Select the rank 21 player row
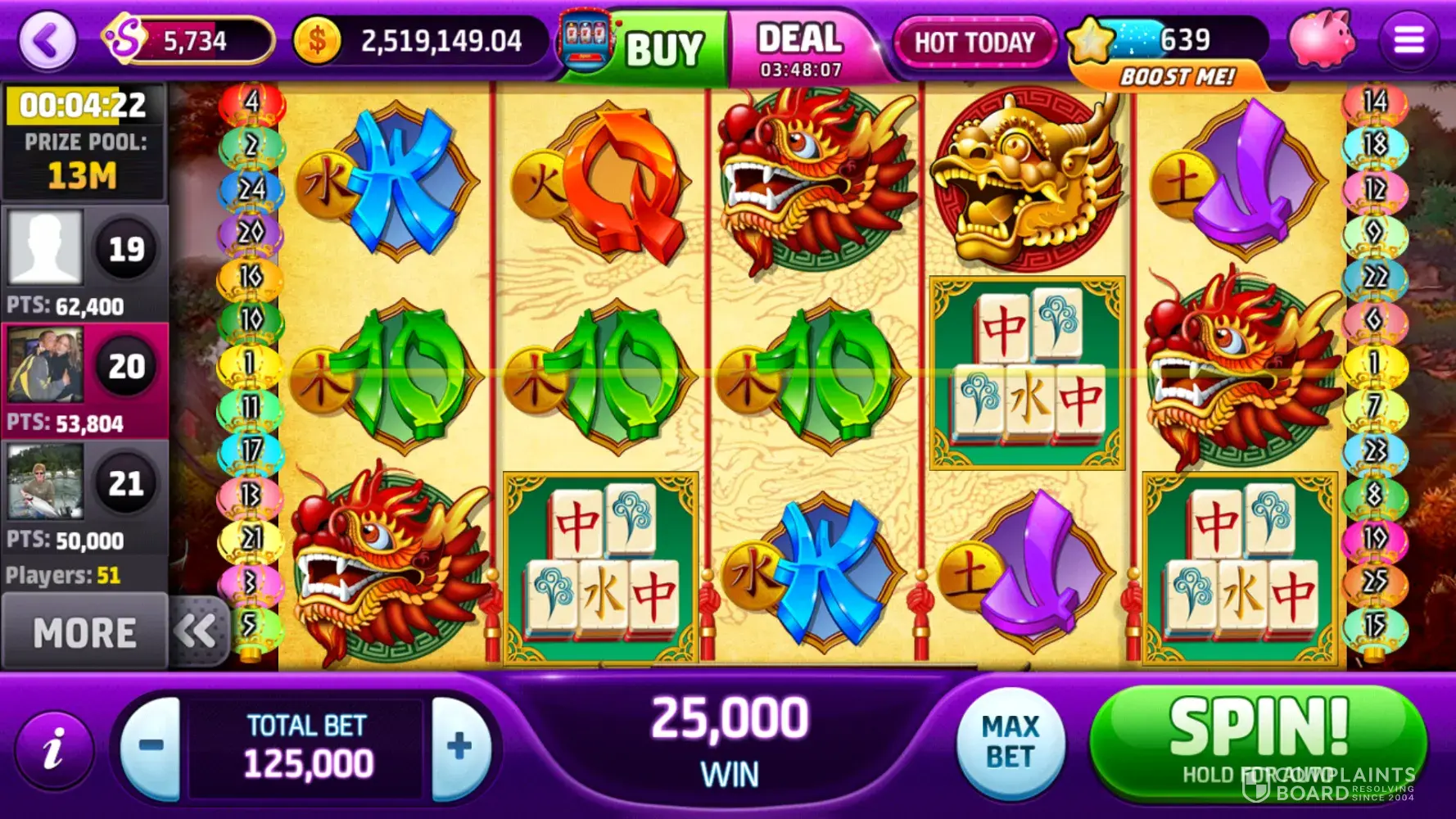This screenshot has height=819, width=1456. pos(84,497)
